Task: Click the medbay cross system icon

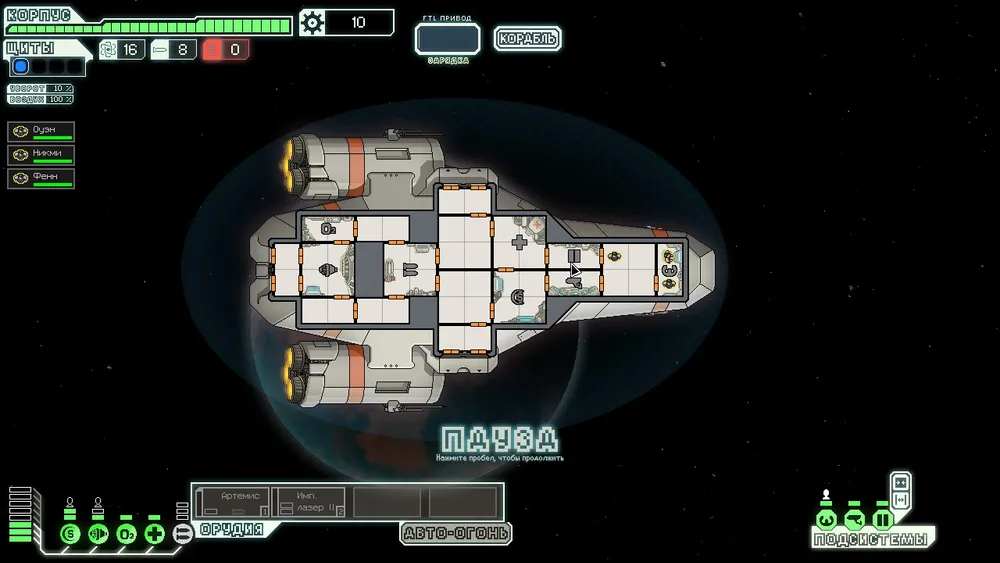Action: (154, 533)
